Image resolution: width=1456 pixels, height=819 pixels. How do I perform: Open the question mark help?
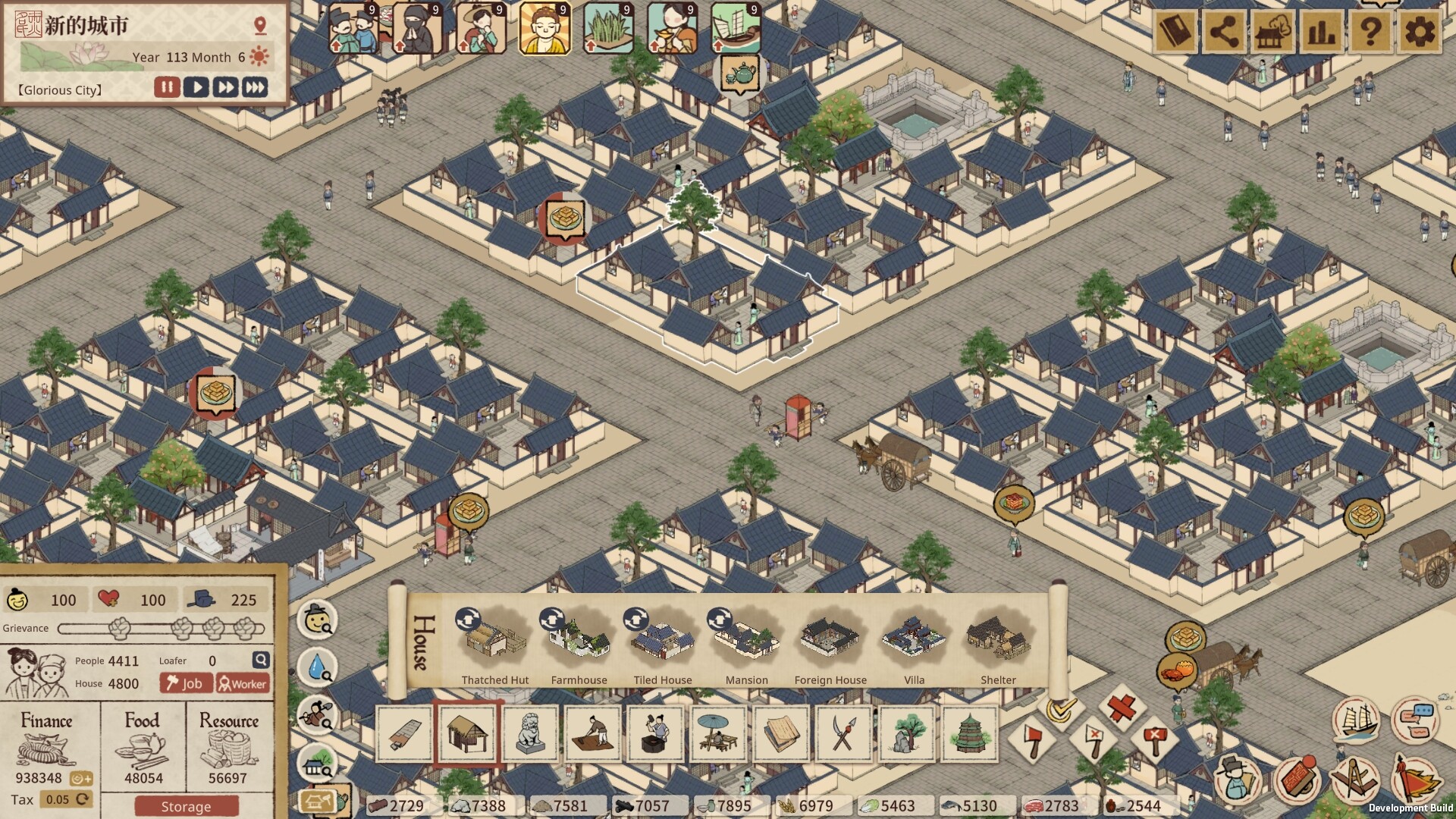(x=1370, y=33)
